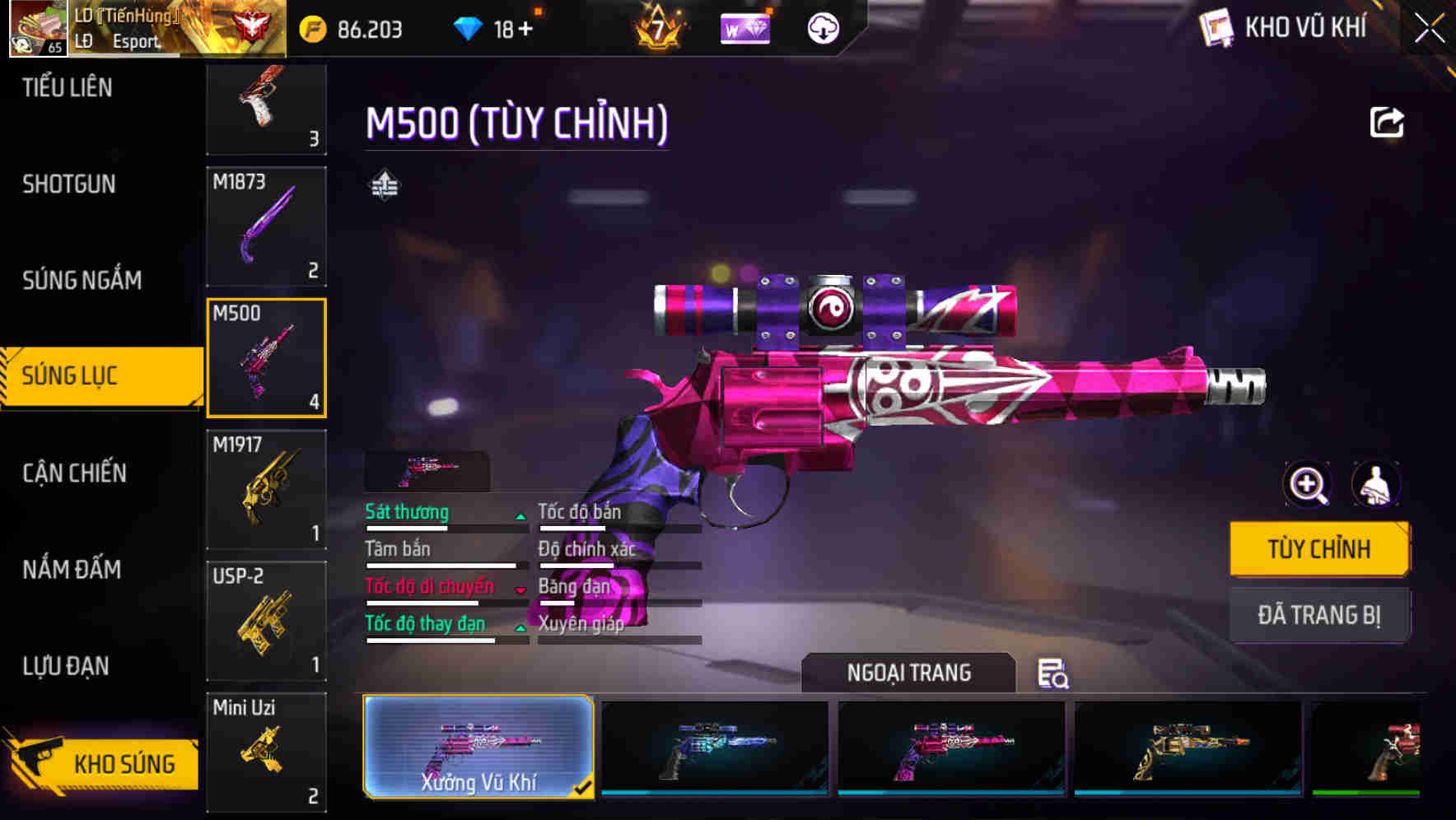Open the diamond top-up with the 18+ icon
Screen dimensions: 1456x820
(x=494, y=27)
